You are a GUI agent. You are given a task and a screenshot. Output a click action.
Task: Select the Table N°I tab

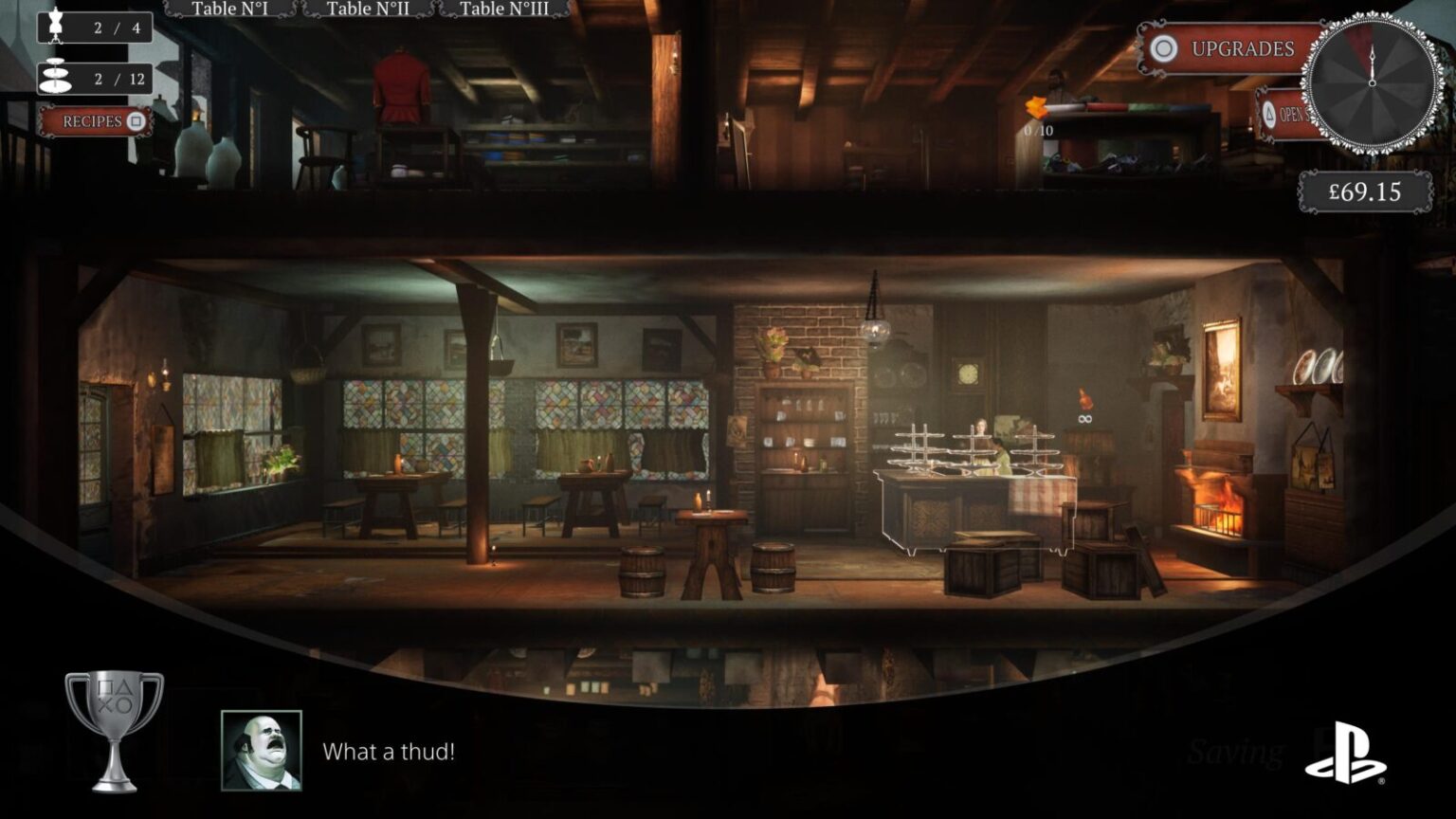click(x=229, y=9)
